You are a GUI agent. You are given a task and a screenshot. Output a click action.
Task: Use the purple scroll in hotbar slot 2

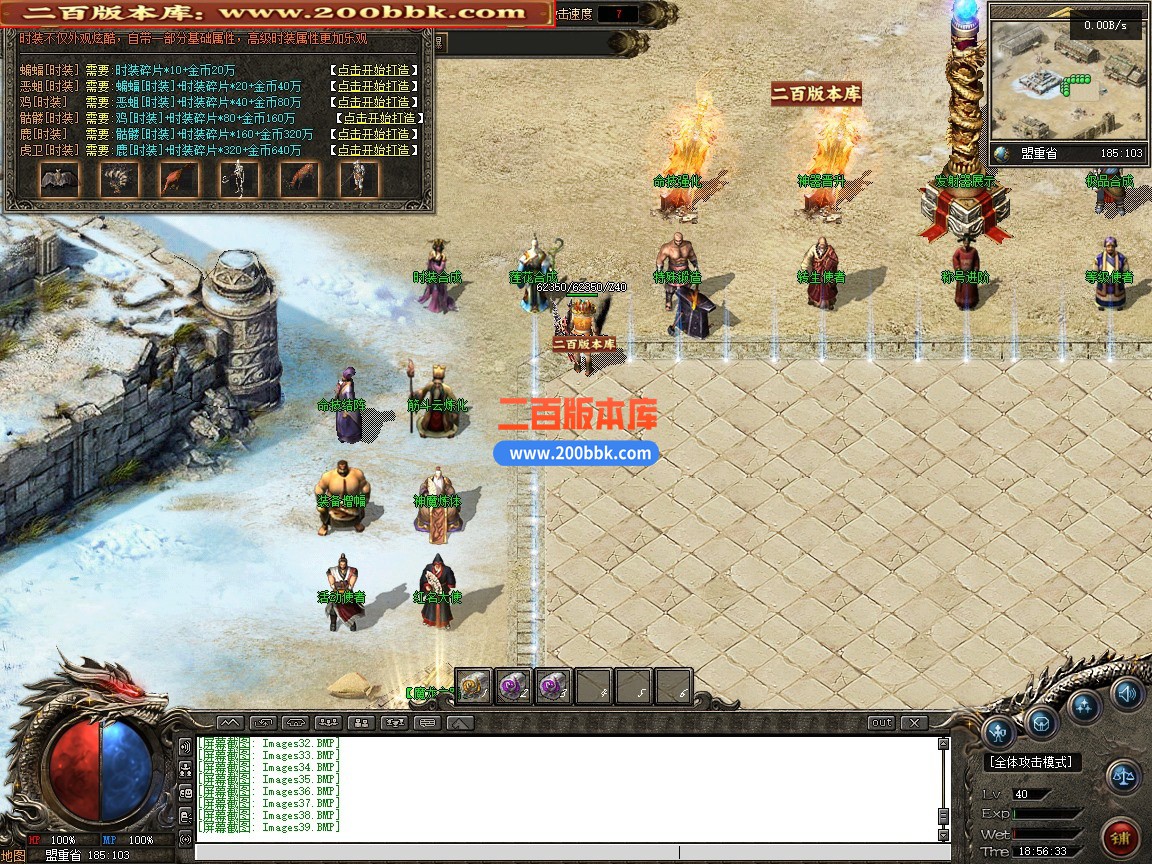click(x=514, y=686)
